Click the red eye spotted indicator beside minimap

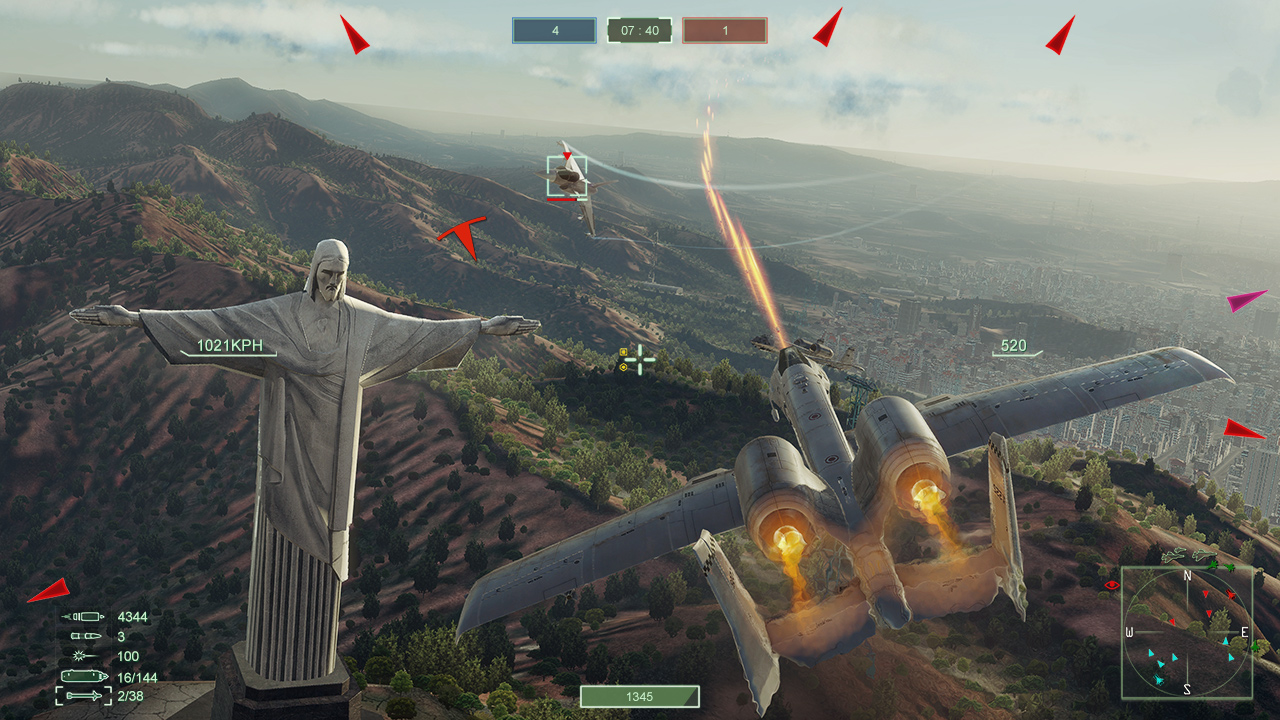pos(1112,585)
